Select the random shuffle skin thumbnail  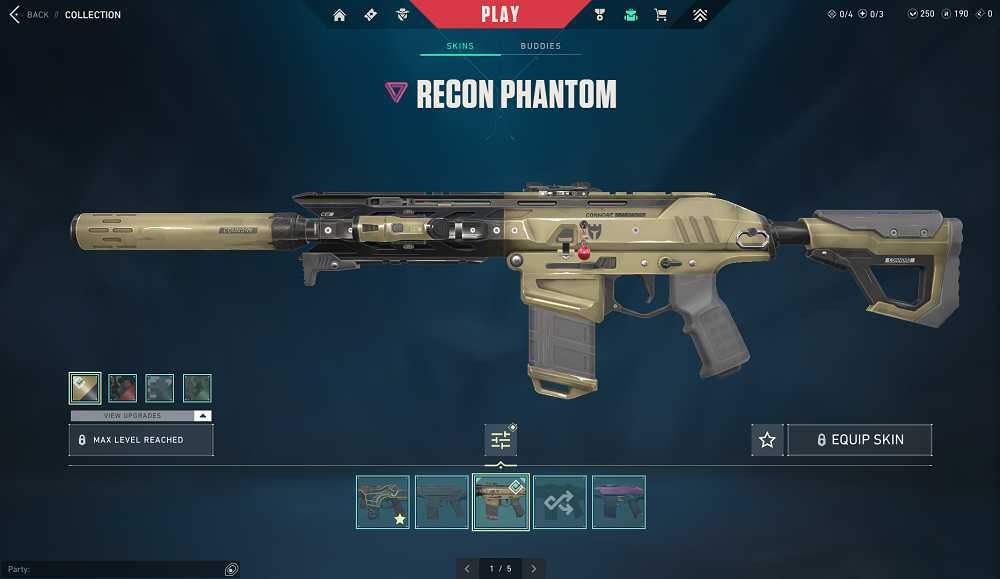pyautogui.click(x=560, y=502)
